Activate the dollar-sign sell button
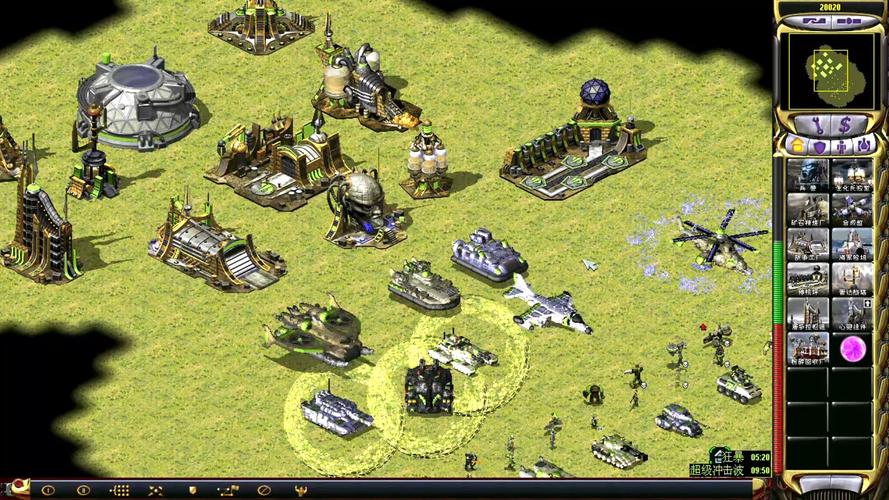The height and width of the screenshot is (500, 889). (846, 126)
